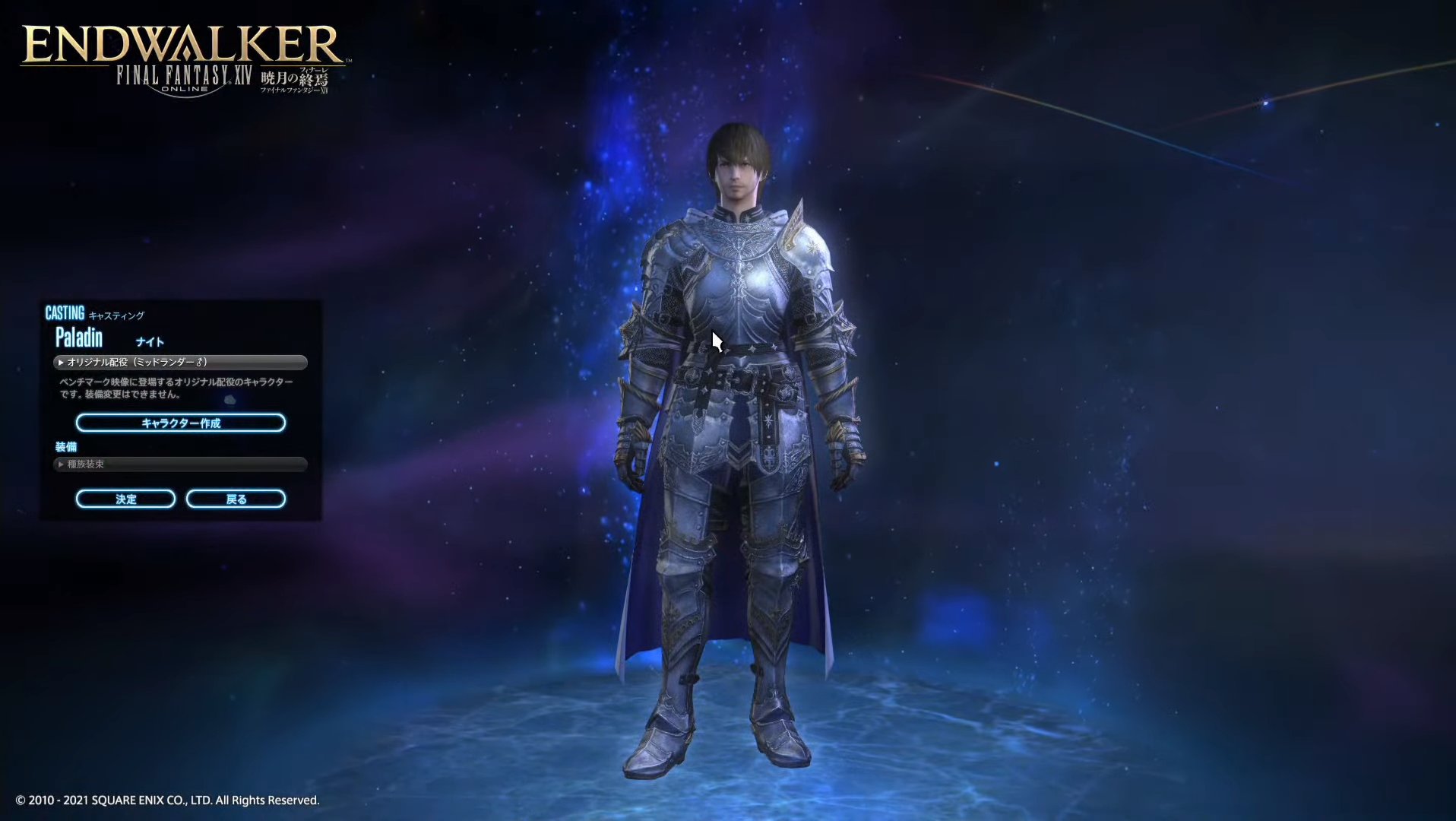Select the Paladin job title
The height and width of the screenshot is (821, 1456).
click(x=78, y=338)
